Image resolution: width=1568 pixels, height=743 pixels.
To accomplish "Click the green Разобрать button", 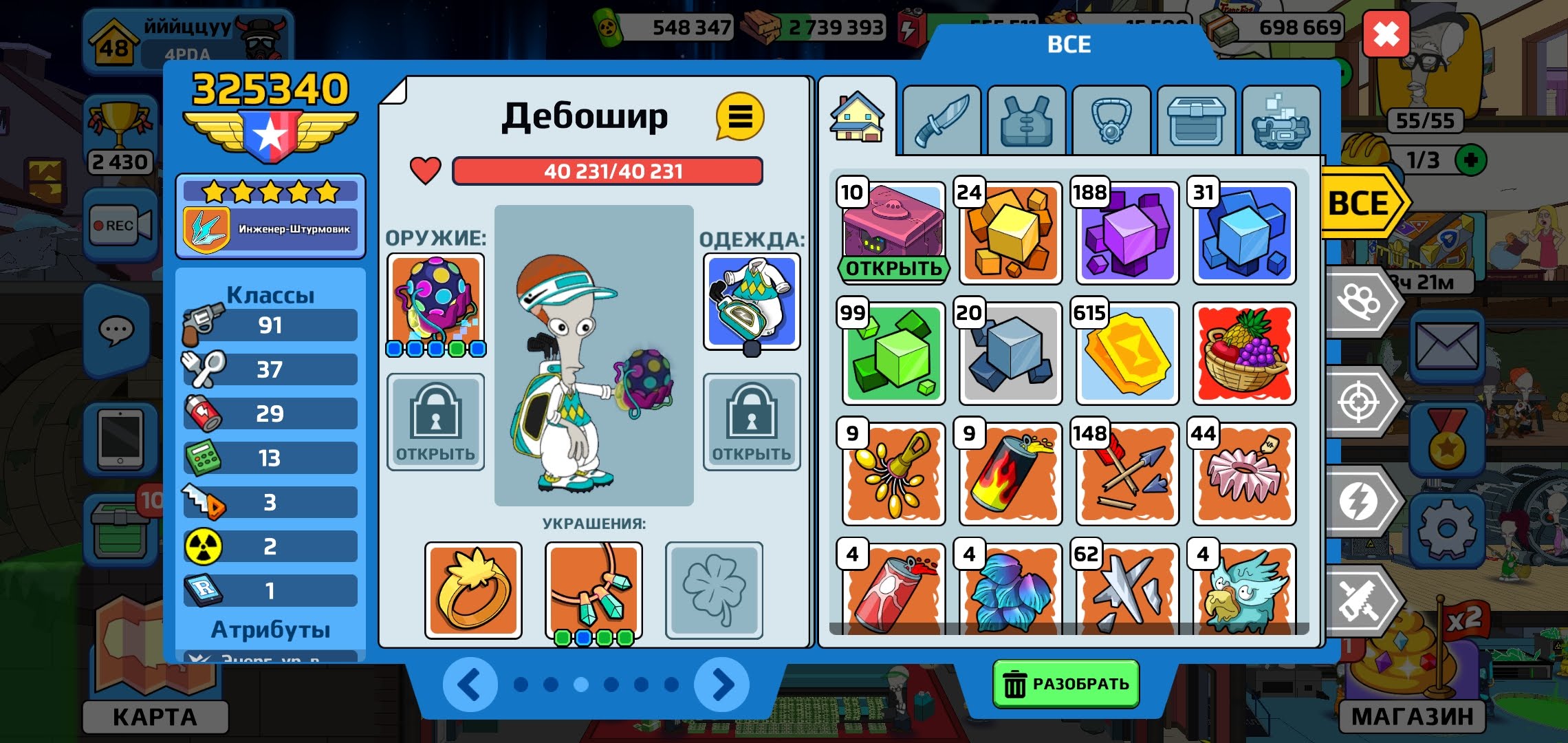I will tap(1065, 684).
